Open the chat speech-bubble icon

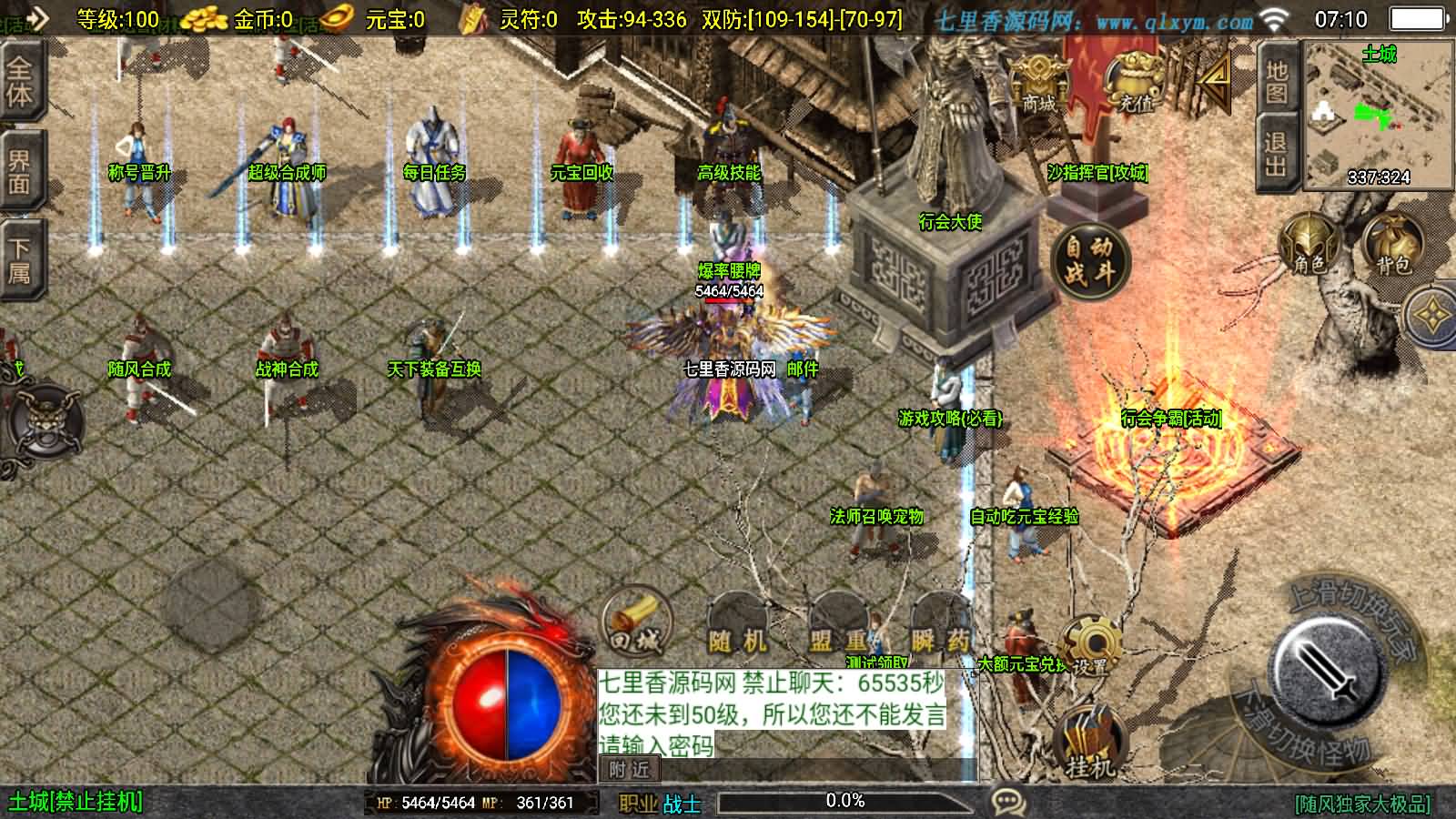point(1007,802)
